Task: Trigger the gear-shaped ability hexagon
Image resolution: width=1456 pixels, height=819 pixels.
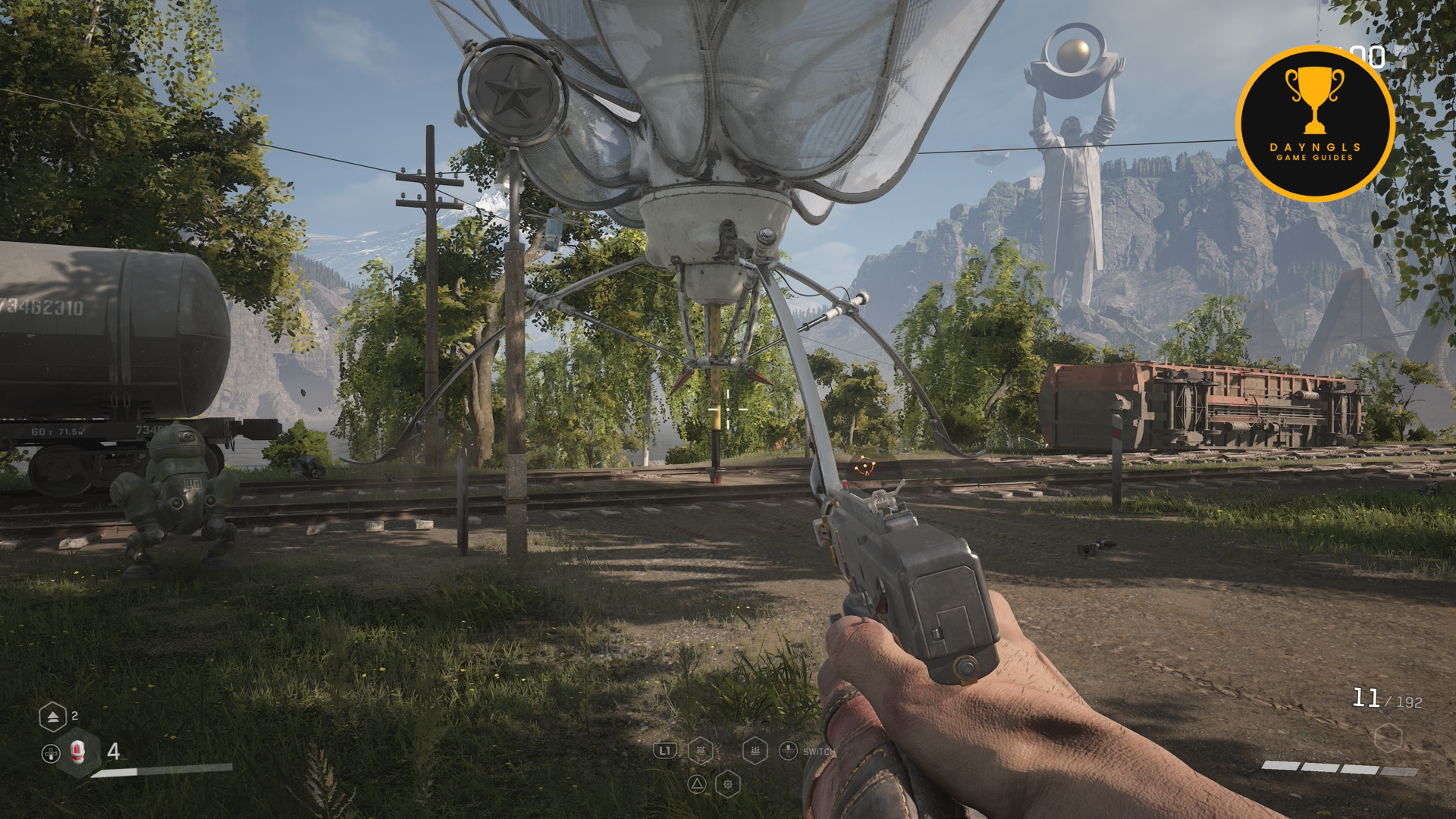Action: tap(727, 784)
